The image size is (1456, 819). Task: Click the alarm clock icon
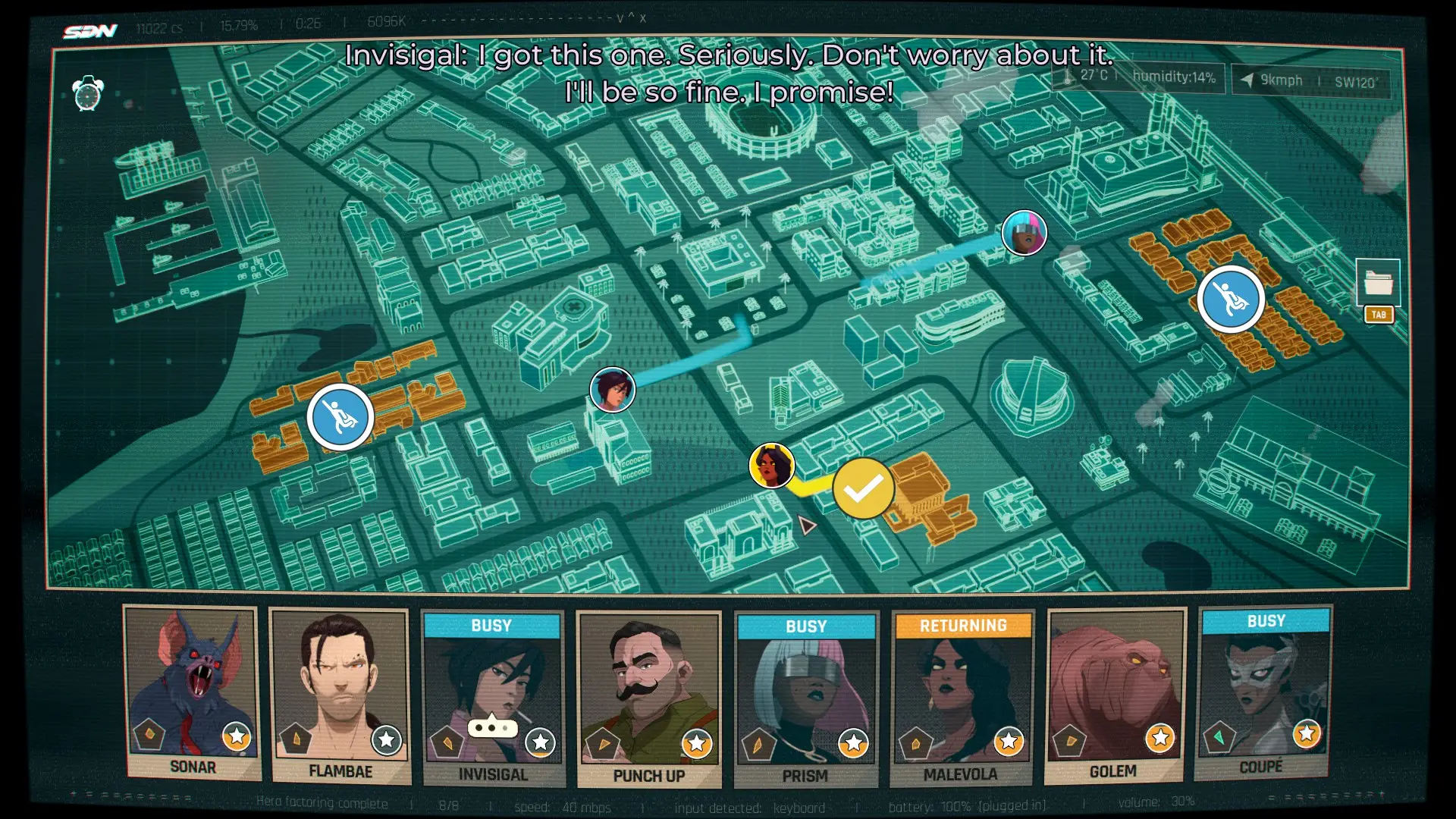coord(88,94)
